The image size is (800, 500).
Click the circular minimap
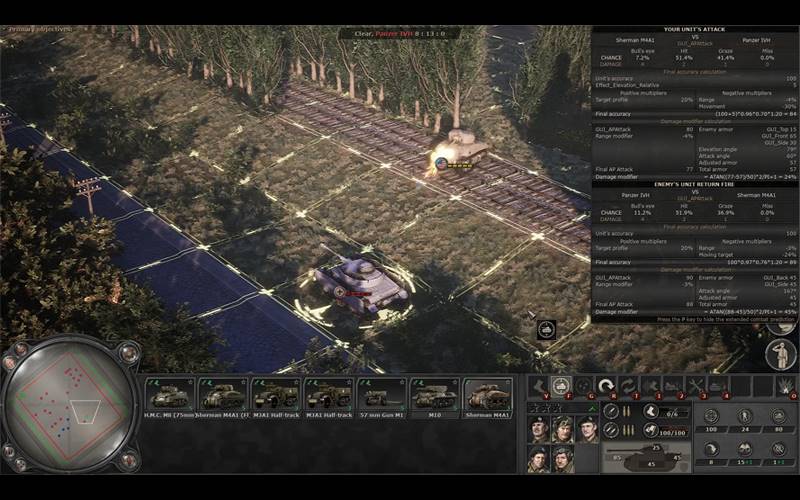(x=68, y=405)
